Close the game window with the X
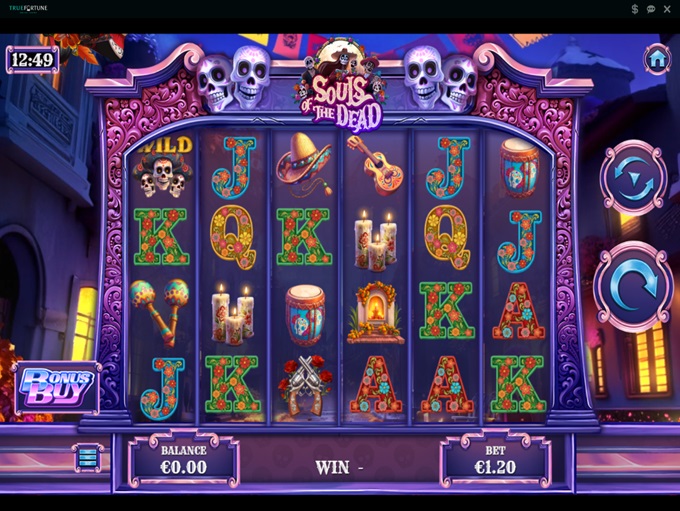This screenshot has width=680, height=511. pyautogui.click(x=667, y=9)
